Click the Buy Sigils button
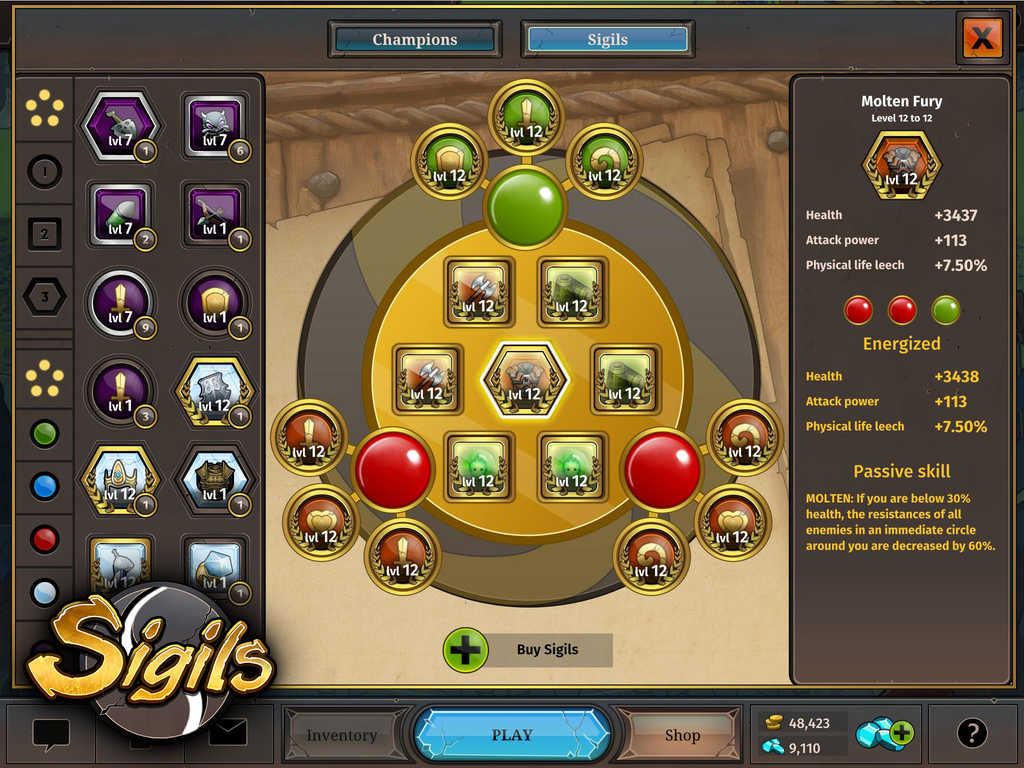This screenshot has width=1024, height=768. coord(528,650)
